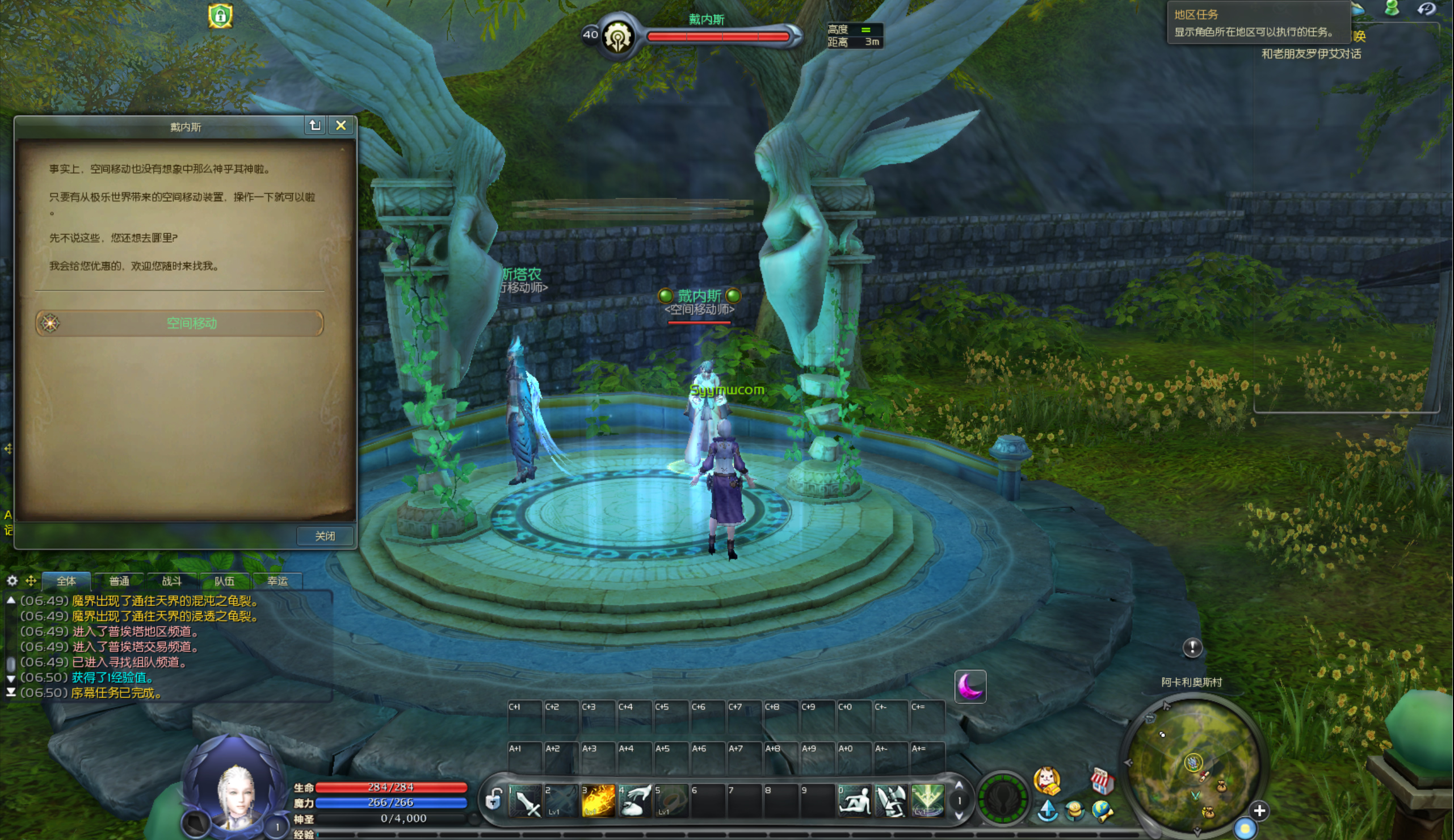Viewport: 1454px width, 840px height.
Task: Click the purple crescent moon buff icon
Action: pyautogui.click(x=970, y=687)
